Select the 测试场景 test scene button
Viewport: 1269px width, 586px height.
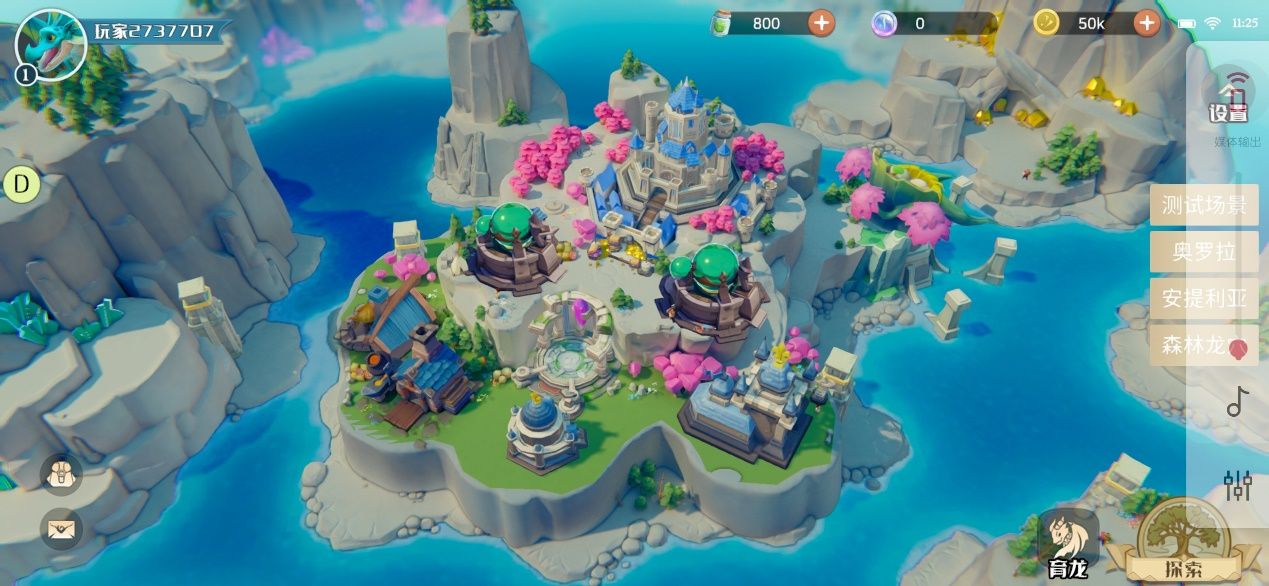[1204, 206]
